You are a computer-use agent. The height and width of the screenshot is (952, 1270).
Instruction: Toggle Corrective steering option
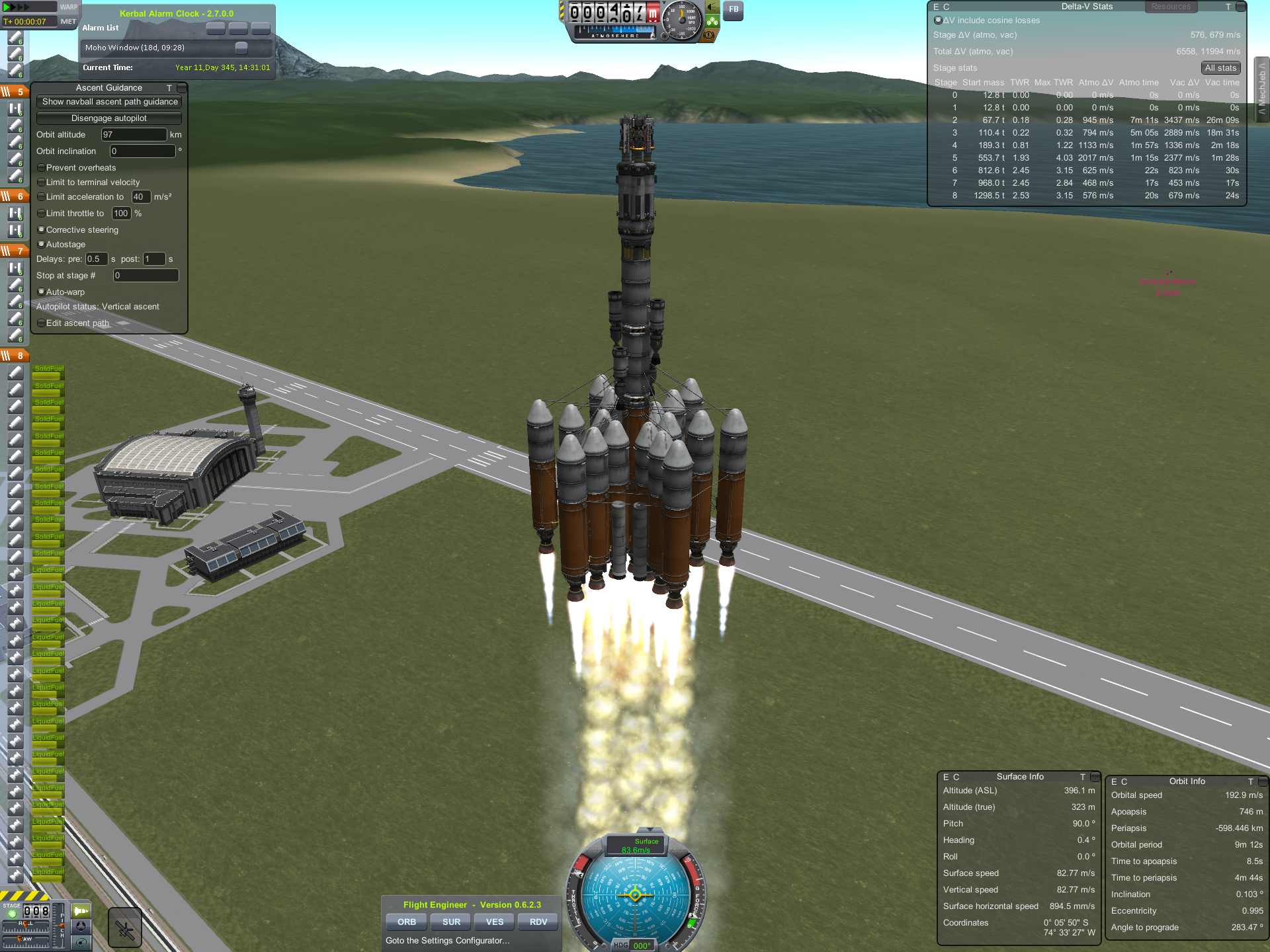(42, 230)
